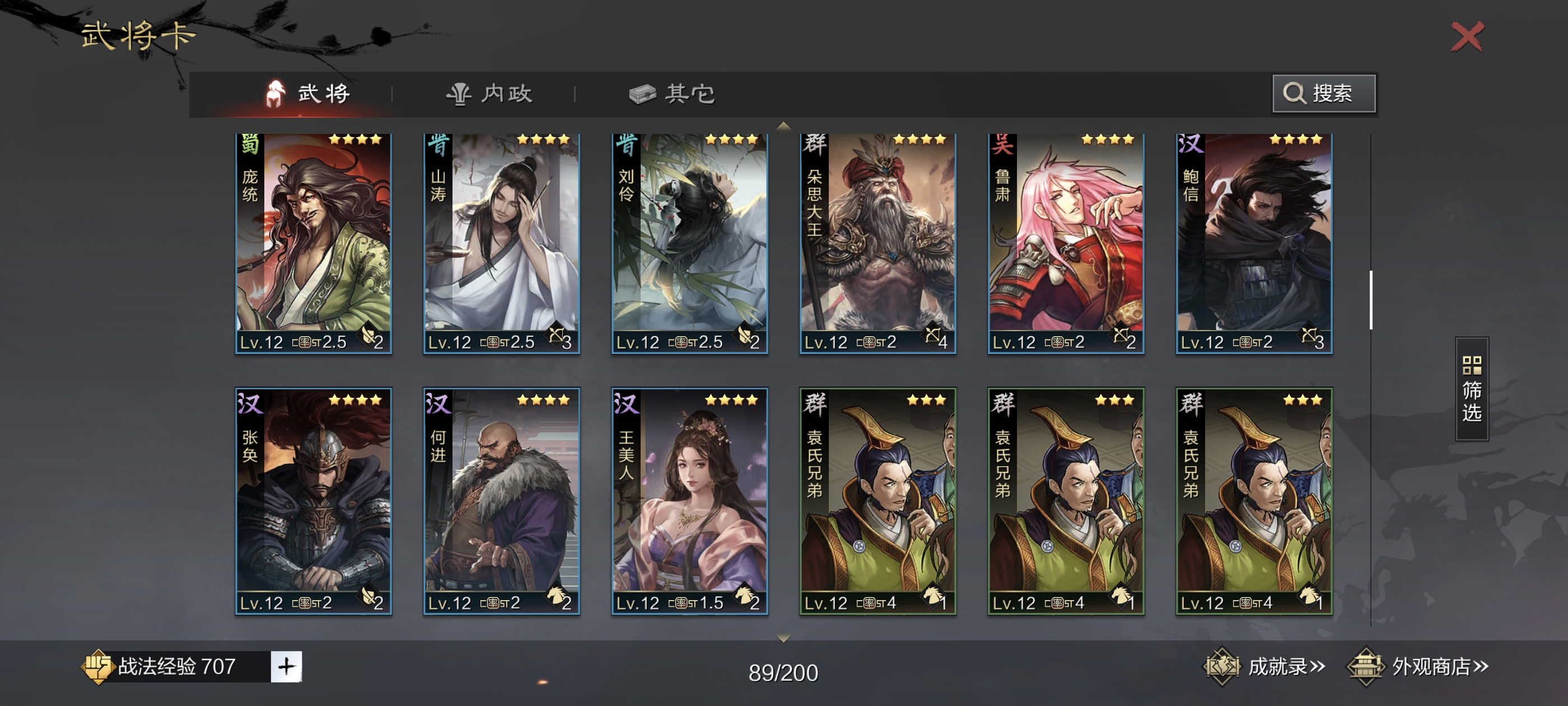Click the down arrow below card list

783,638
